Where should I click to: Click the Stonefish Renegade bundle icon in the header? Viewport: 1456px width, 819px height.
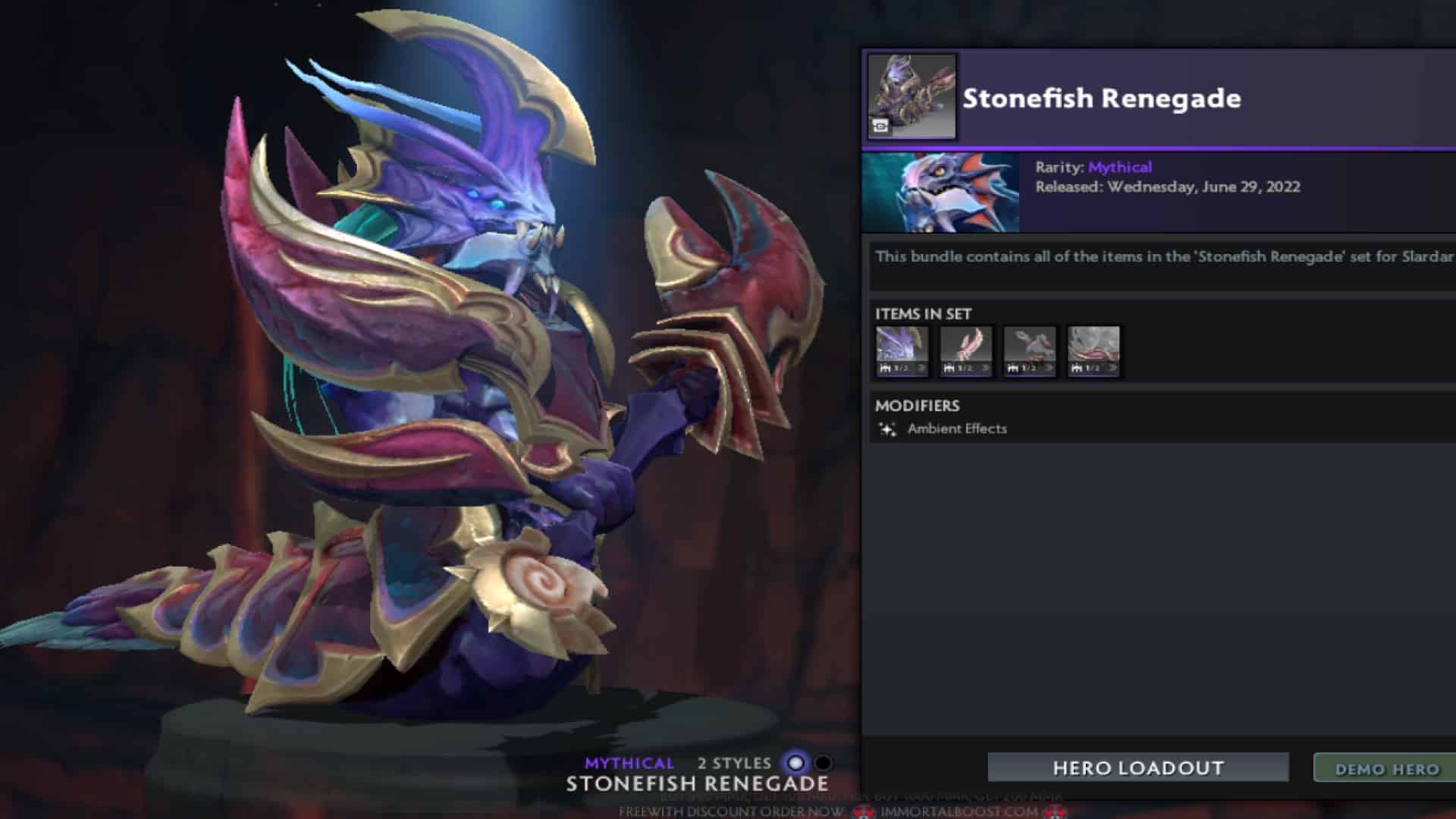tap(912, 96)
